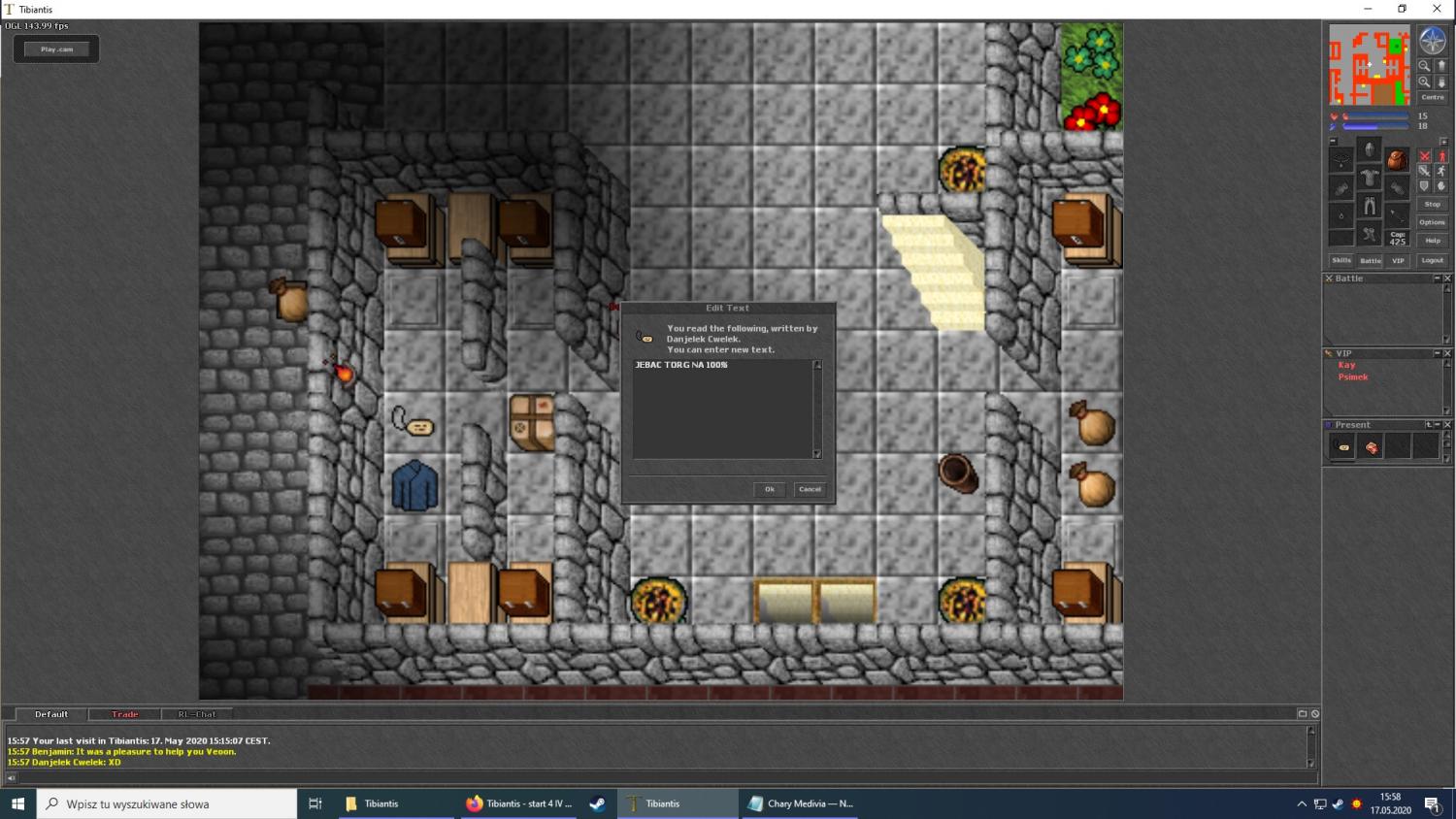Select VIP list entry Kay

[x=1346, y=365]
